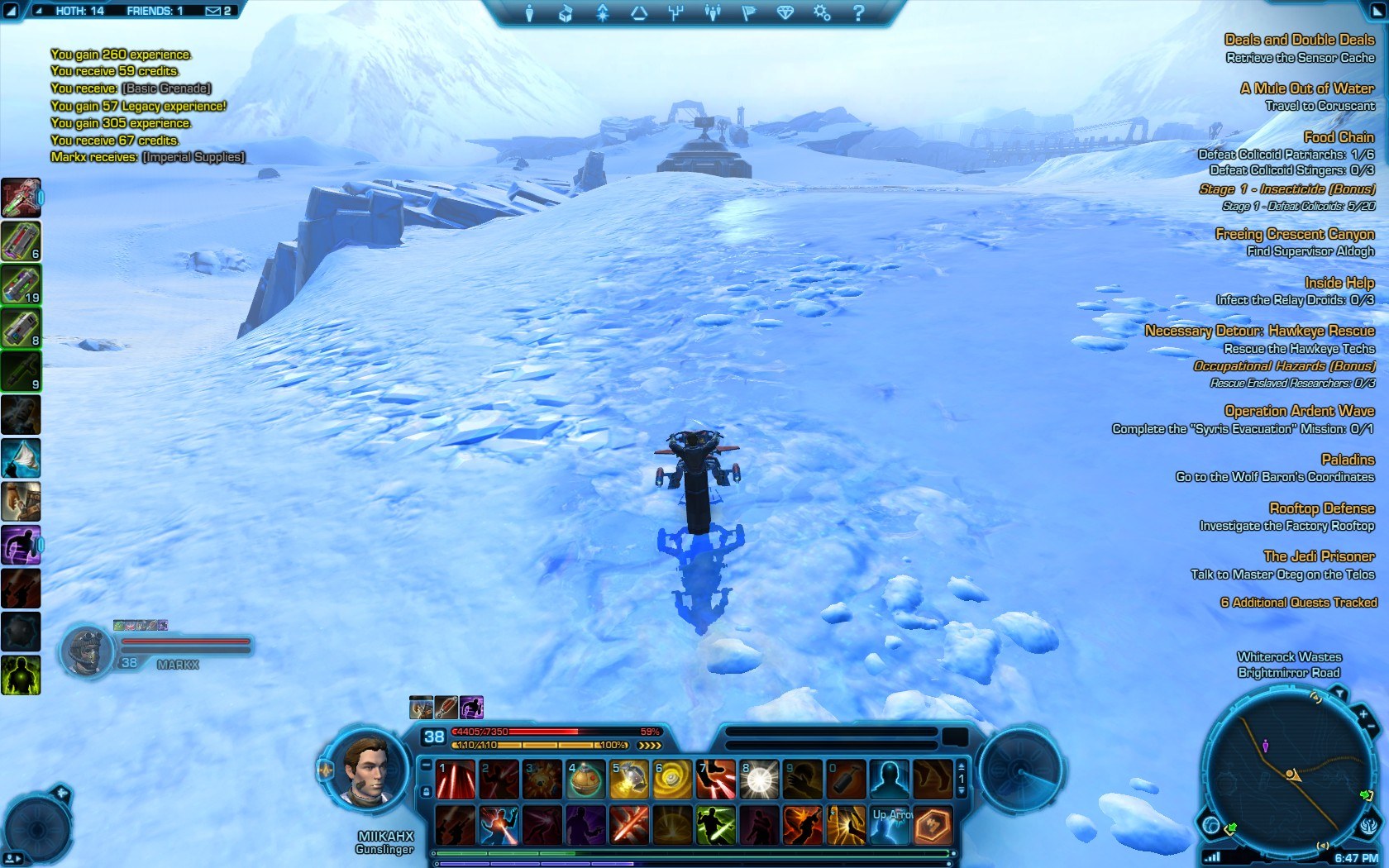
Task: Open the guild window flag icon
Action: [748, 13]
